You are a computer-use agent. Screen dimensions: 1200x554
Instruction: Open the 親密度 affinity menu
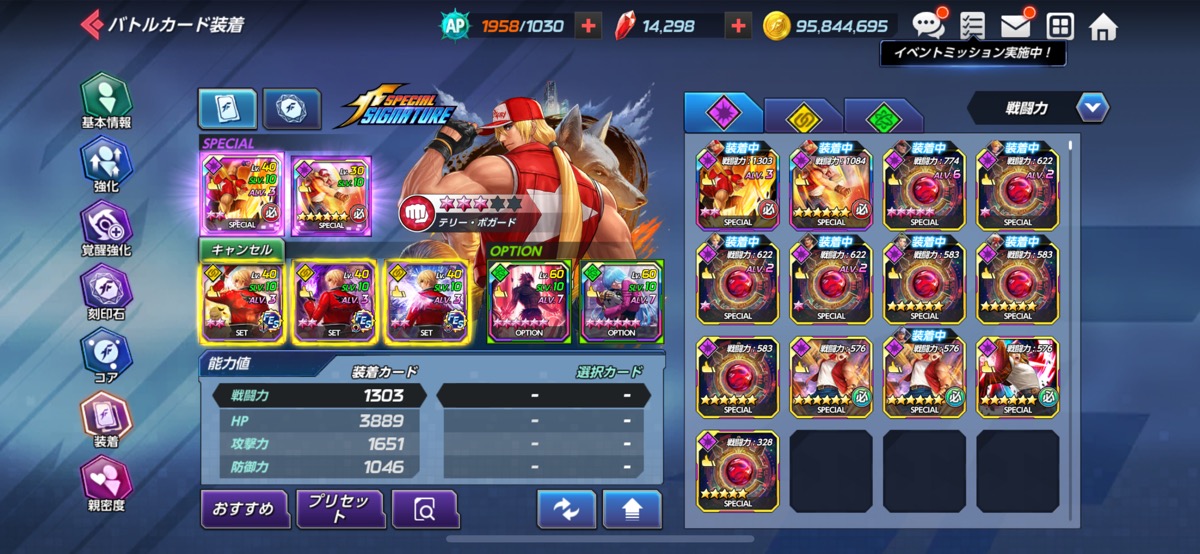click(x=106, y=484)
